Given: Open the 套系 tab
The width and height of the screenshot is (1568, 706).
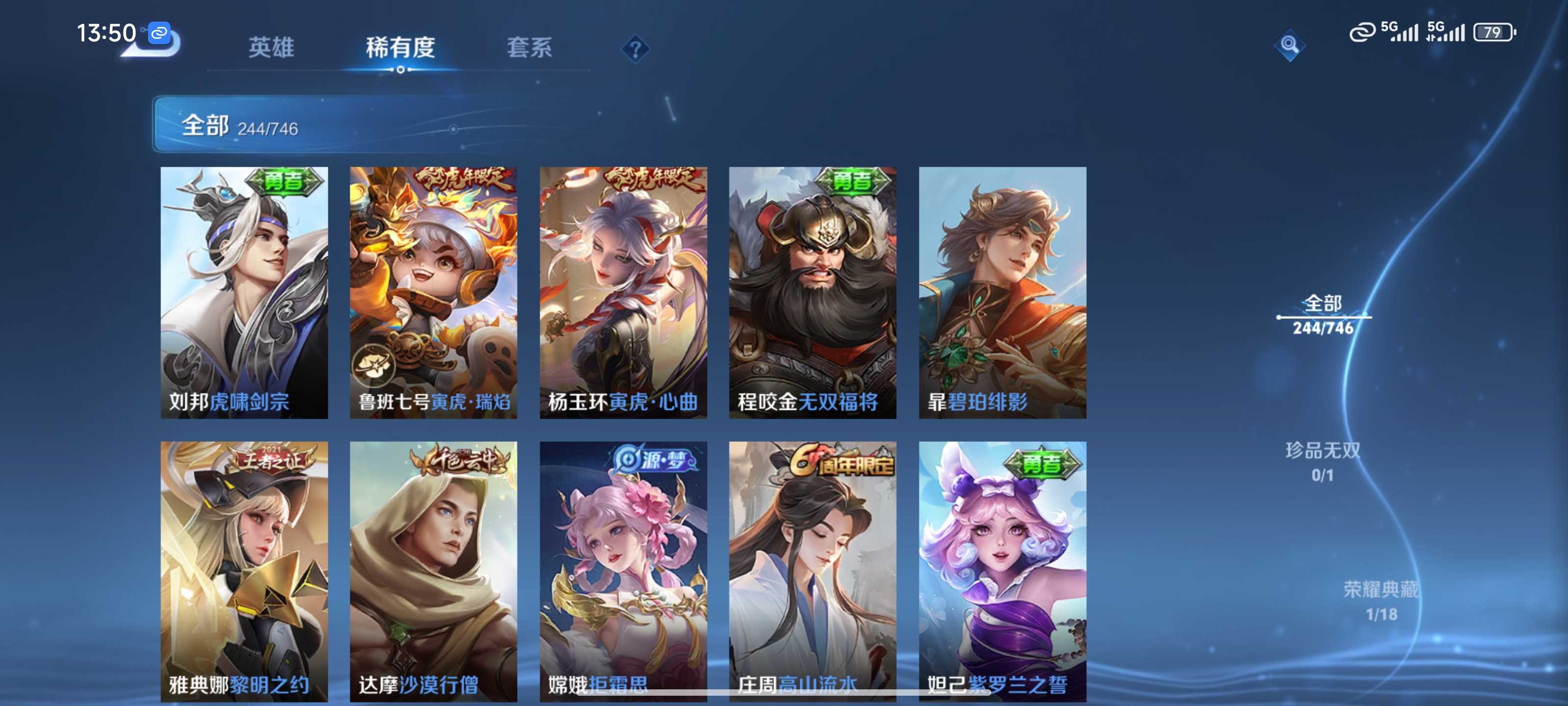Looking at the screenshot, I should point(529,48).
